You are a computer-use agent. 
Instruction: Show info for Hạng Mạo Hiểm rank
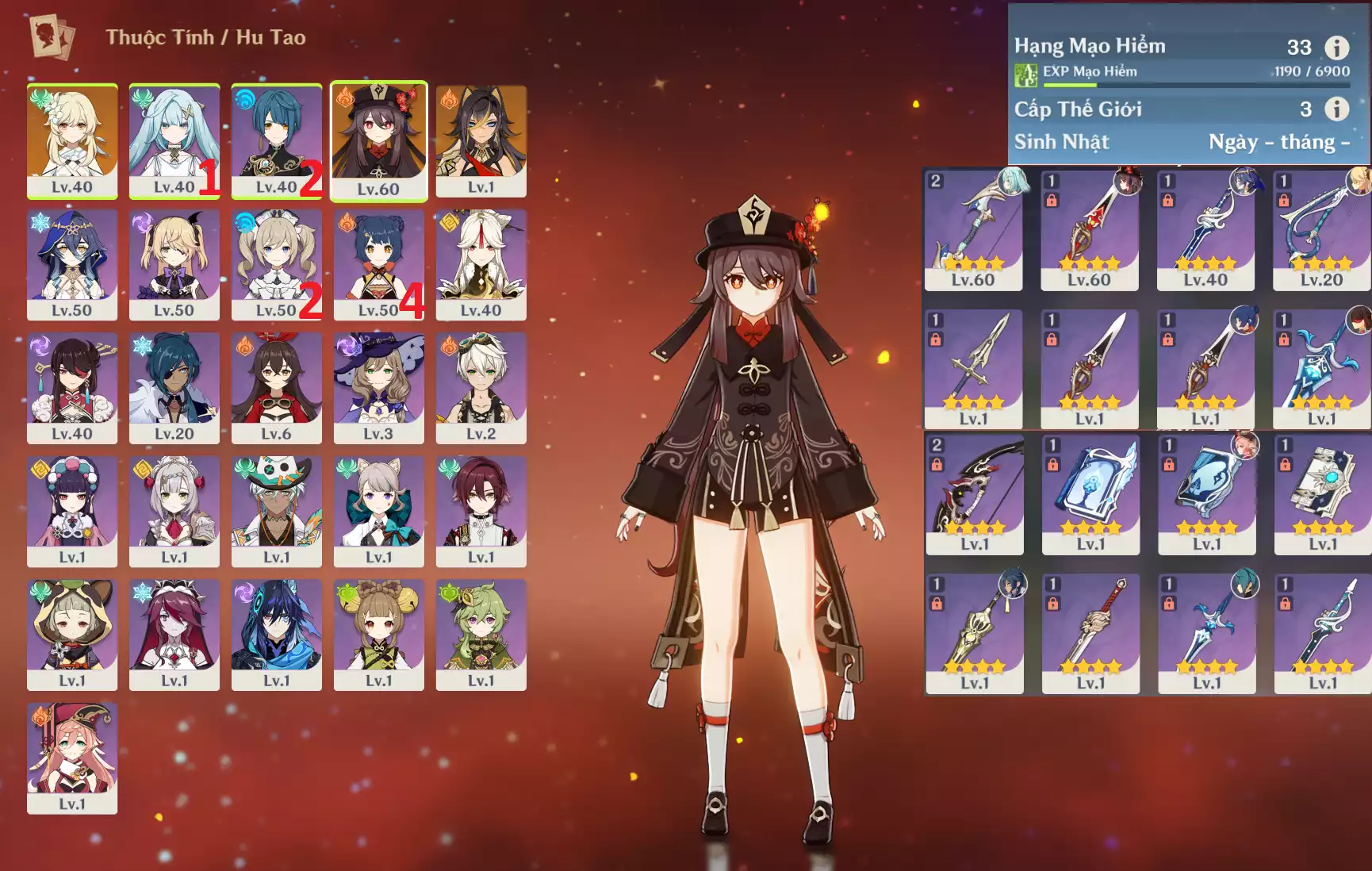point(1336,48)
